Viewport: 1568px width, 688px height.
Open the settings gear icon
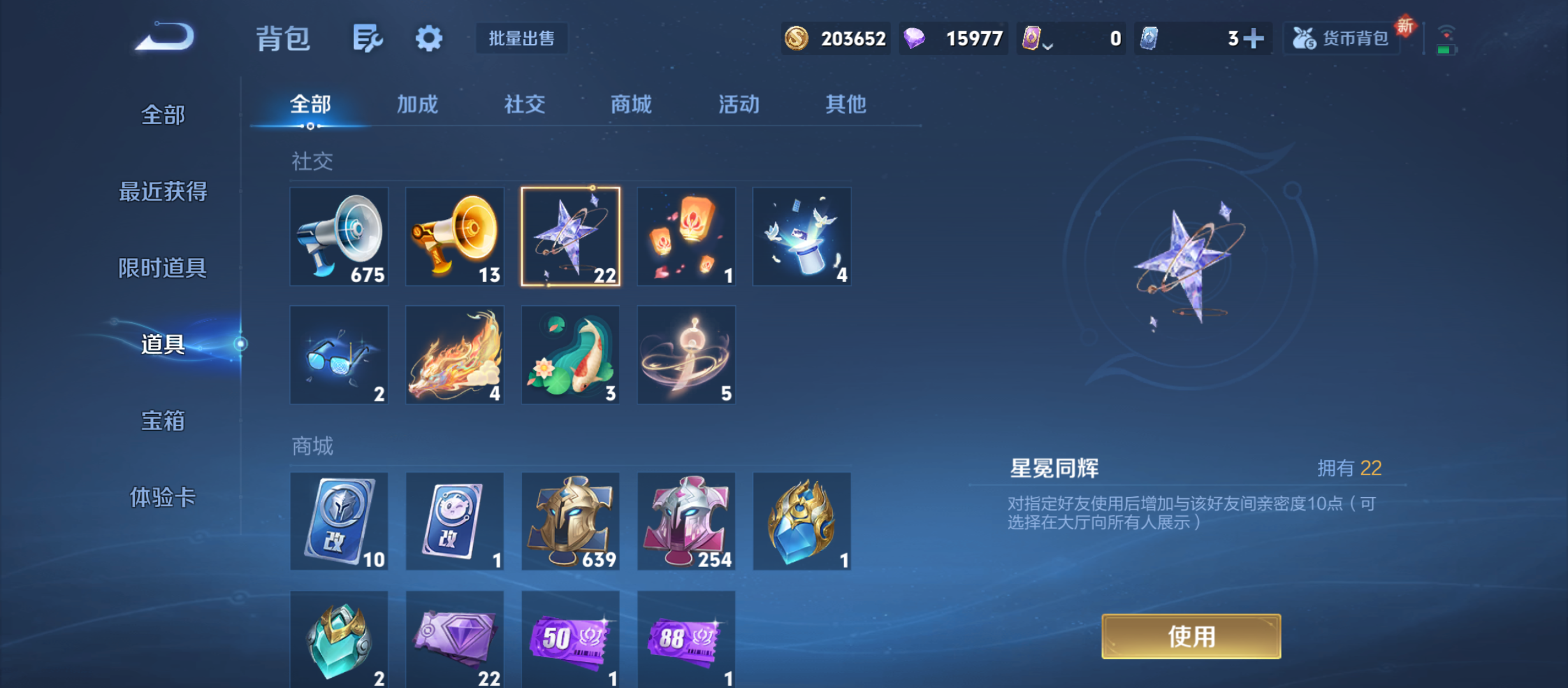[x=428, y=38]
